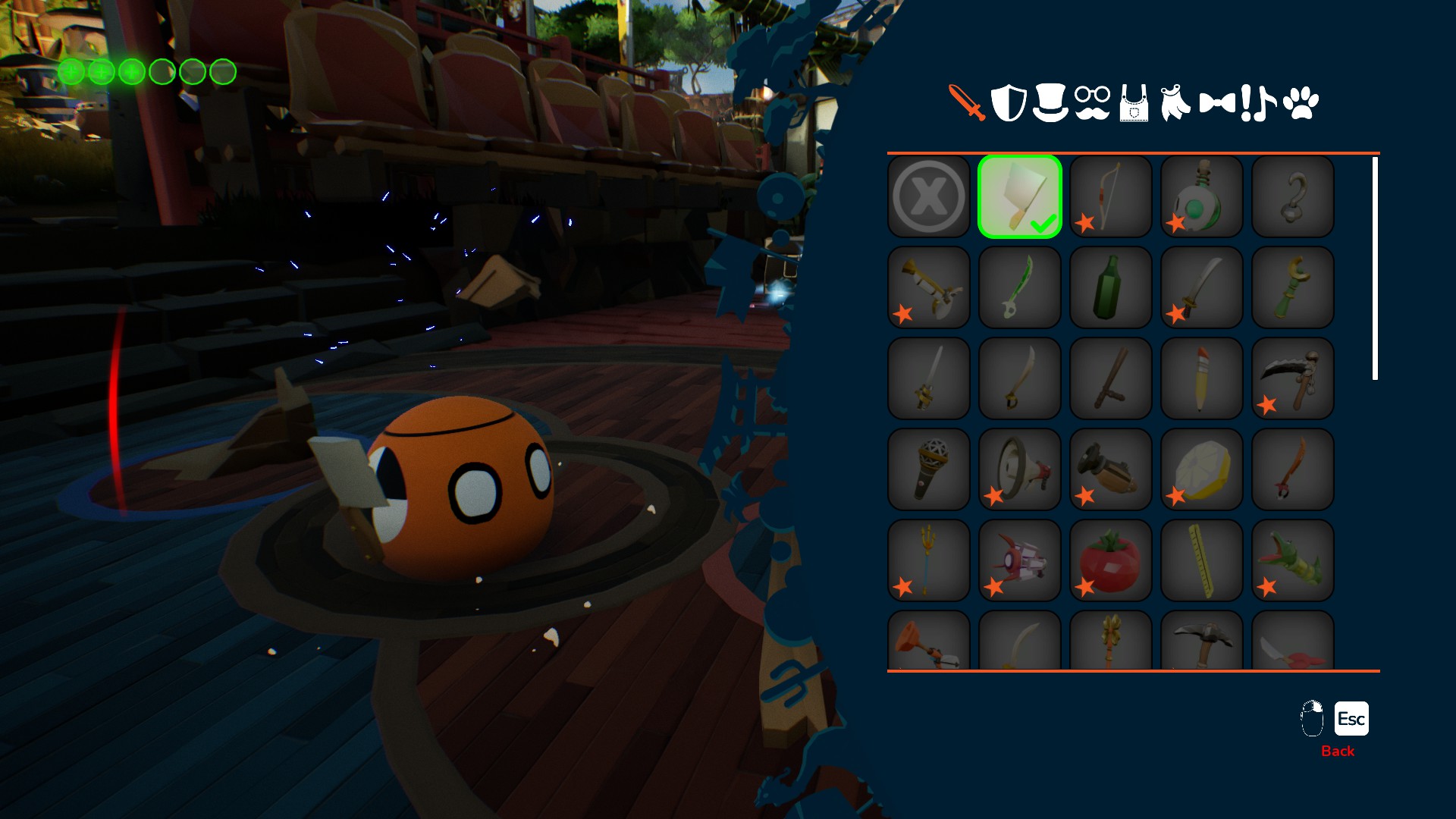Screen dimensions: 1456x819
Task: Choose the megaphone weapon slot
Action: [x=1020, y=469]
